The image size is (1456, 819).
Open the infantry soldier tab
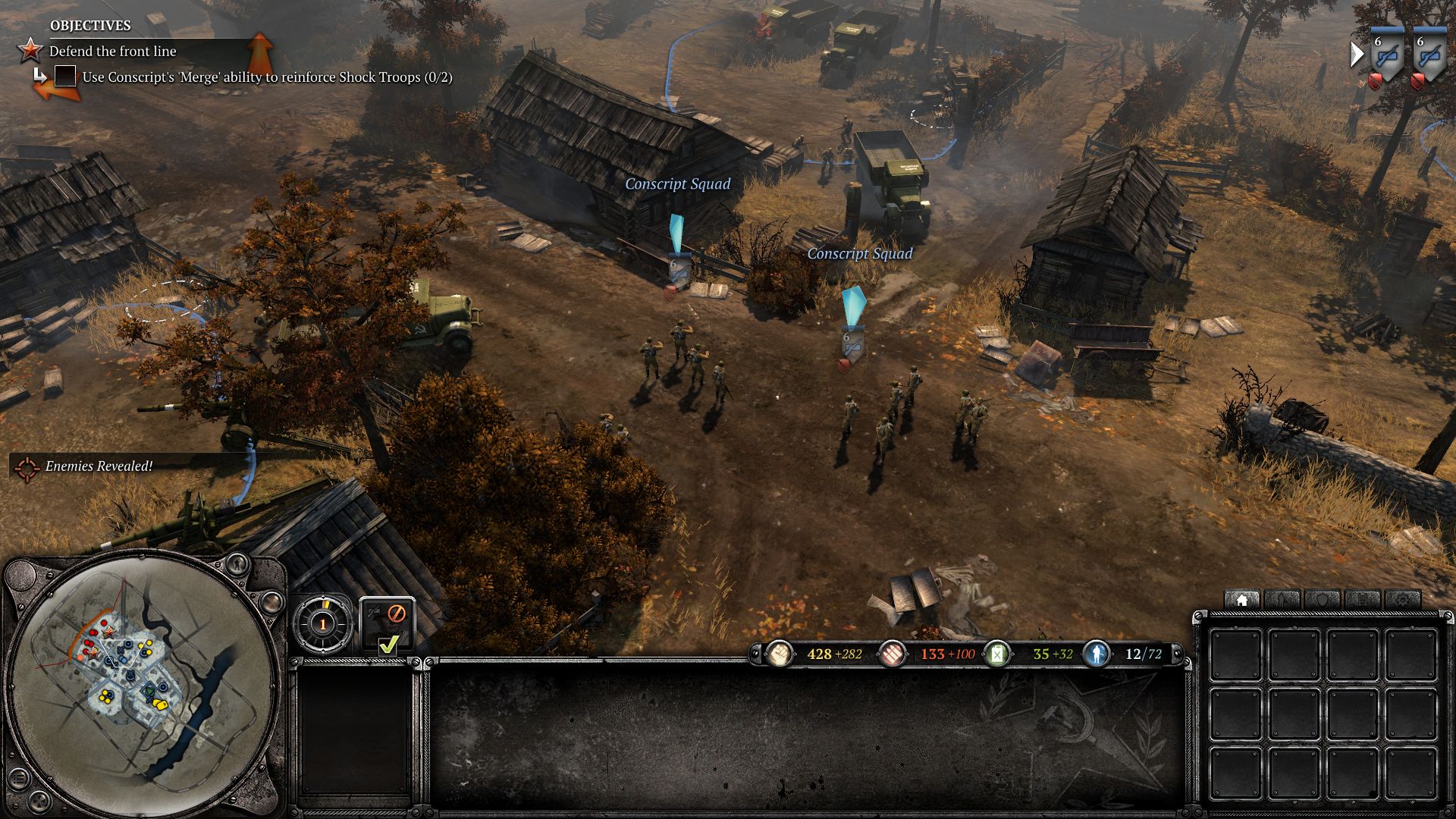1282,600
